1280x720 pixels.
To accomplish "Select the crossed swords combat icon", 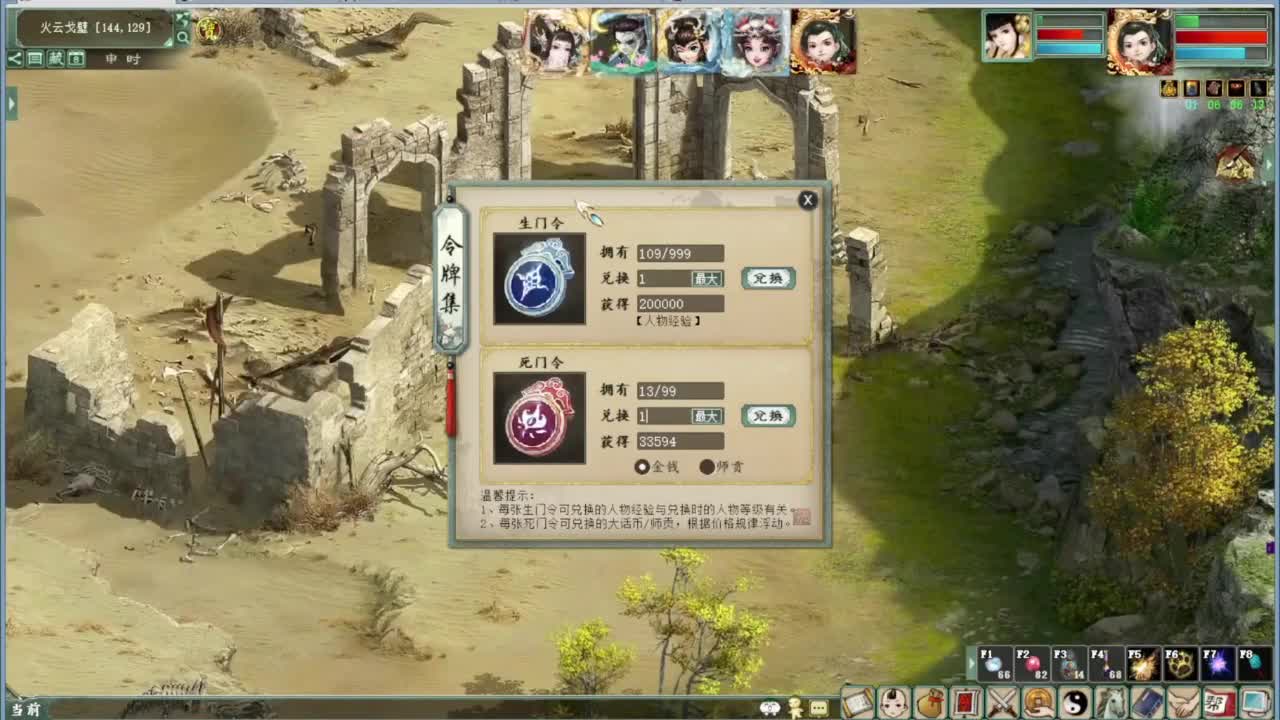I will [x=1000, y=702].
